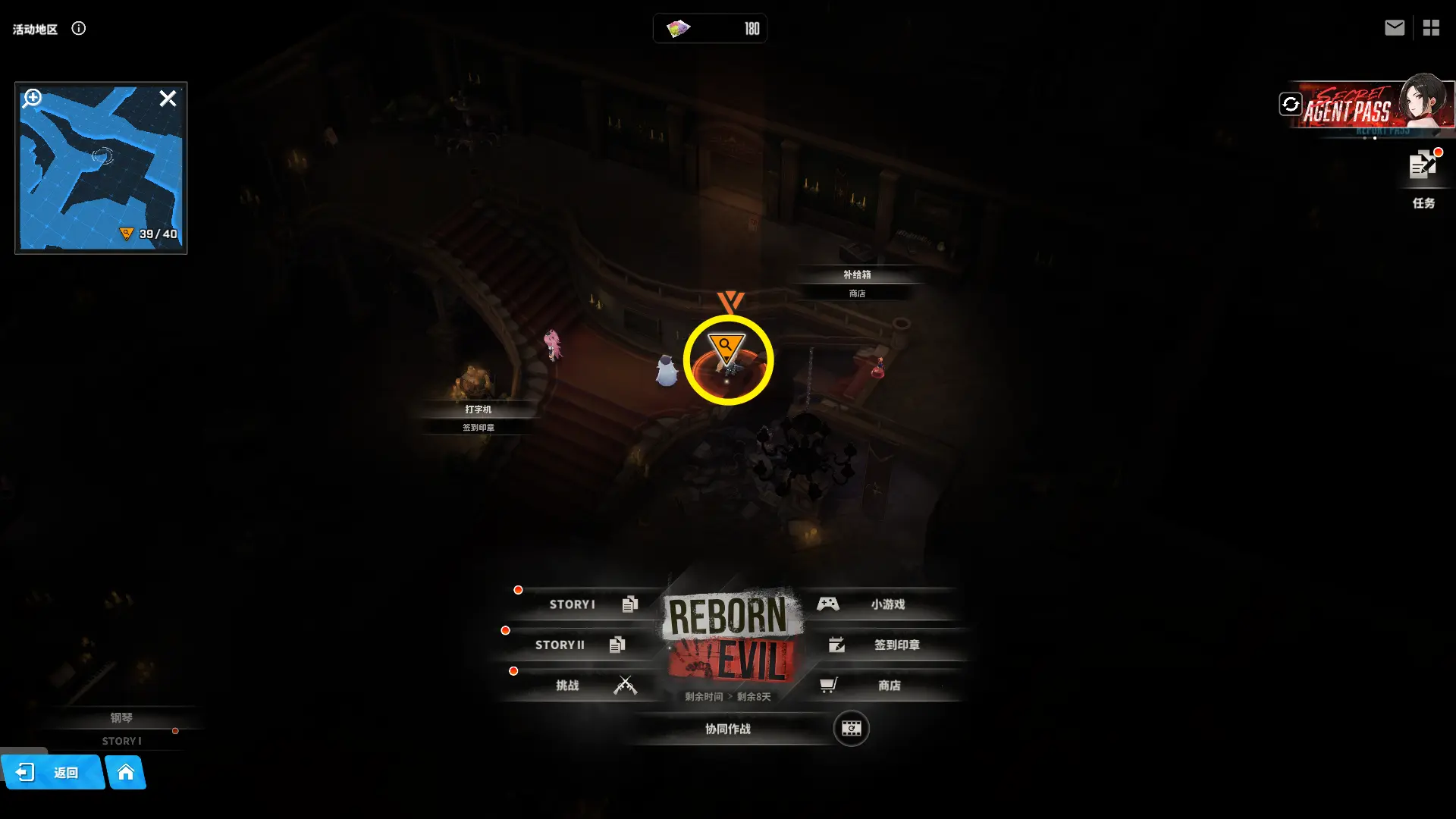Click the film reel icon beside 协同作战
This screenshot has width=1456, height=819.
click(851, 729)
